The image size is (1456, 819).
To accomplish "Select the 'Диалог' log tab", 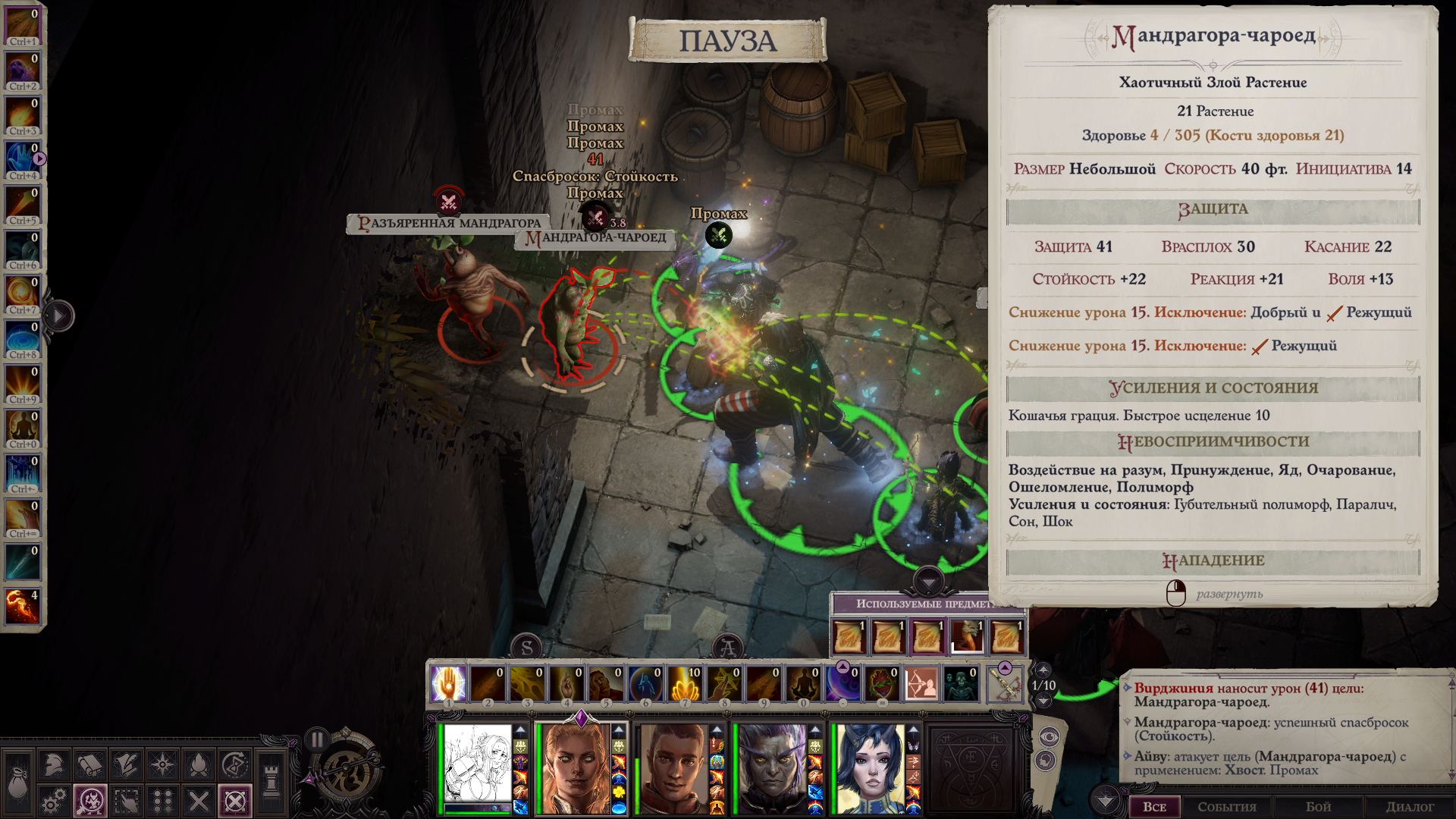I will (x=1410, y=807).
